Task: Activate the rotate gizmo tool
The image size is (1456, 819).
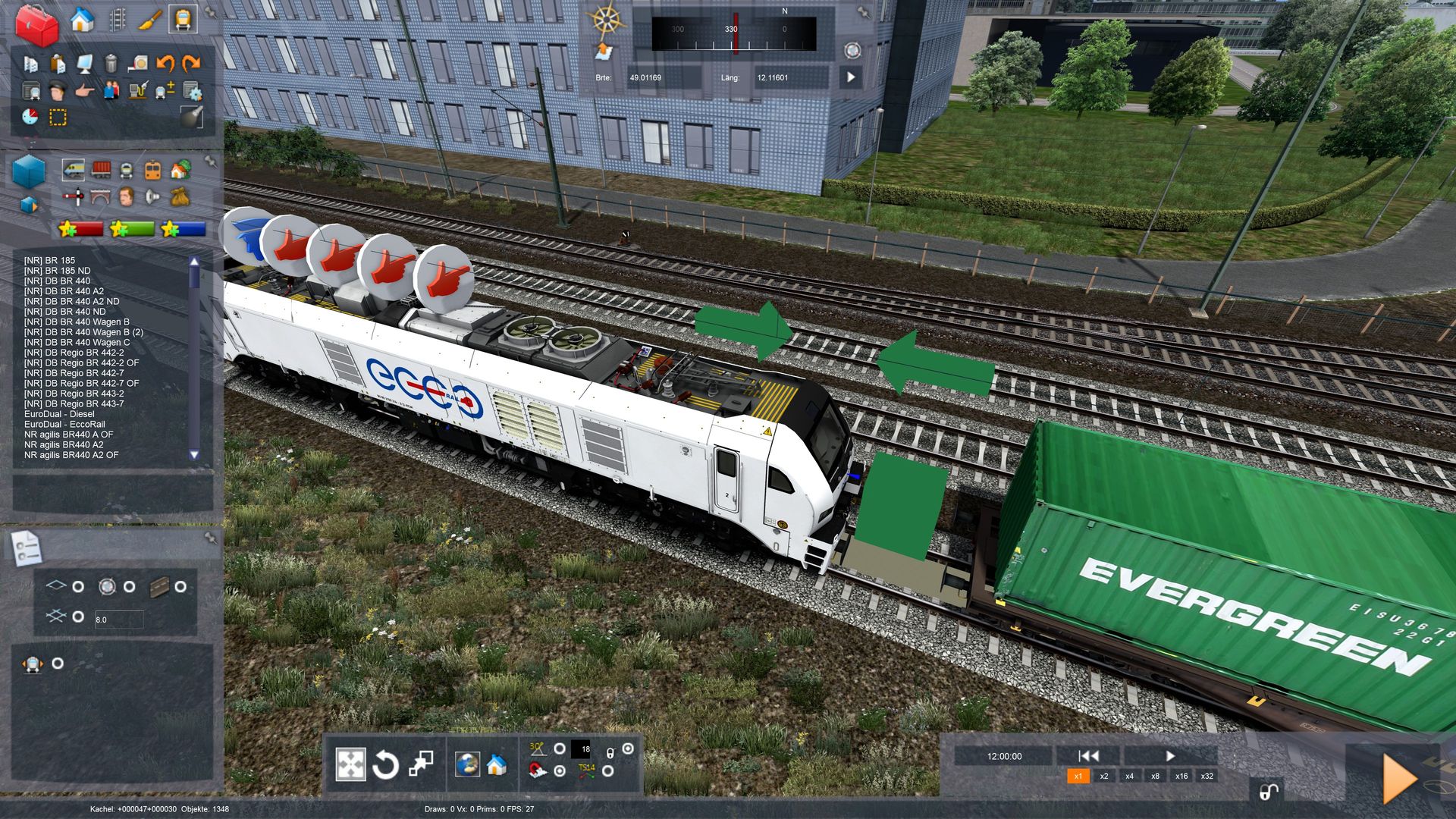Action: pos(385,764)
